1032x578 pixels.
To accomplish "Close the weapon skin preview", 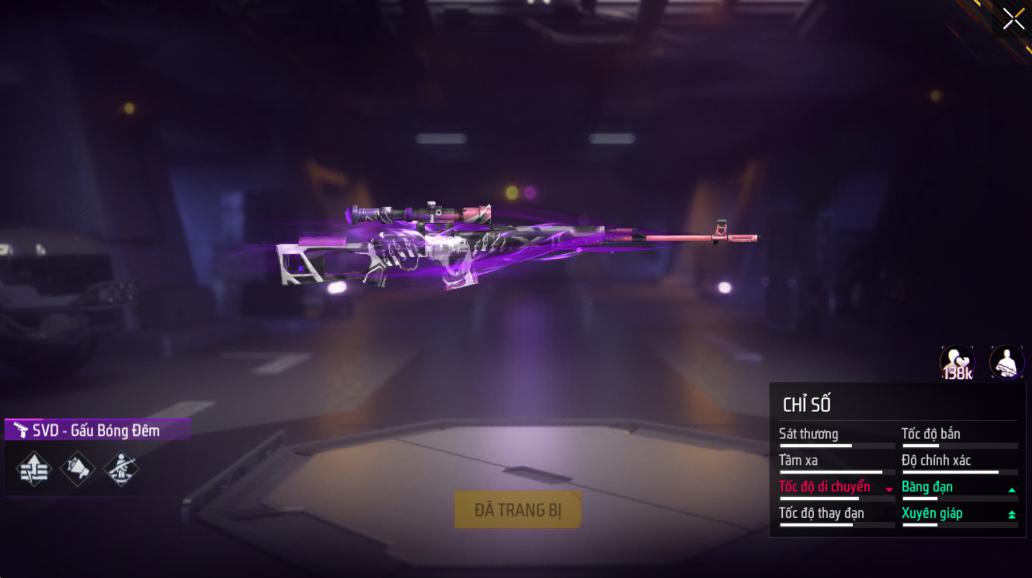I will (x=1012, y=19).
